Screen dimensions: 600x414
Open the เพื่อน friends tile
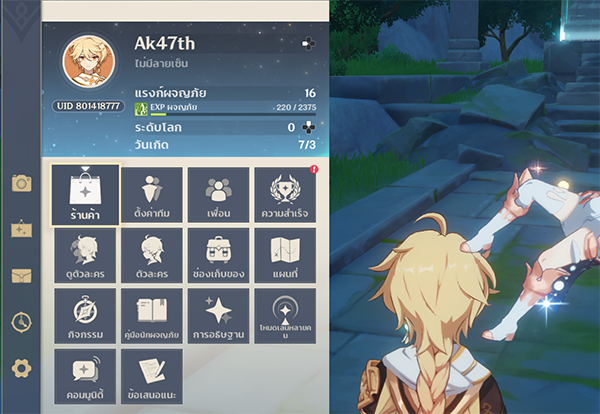(x=218, y=194)
